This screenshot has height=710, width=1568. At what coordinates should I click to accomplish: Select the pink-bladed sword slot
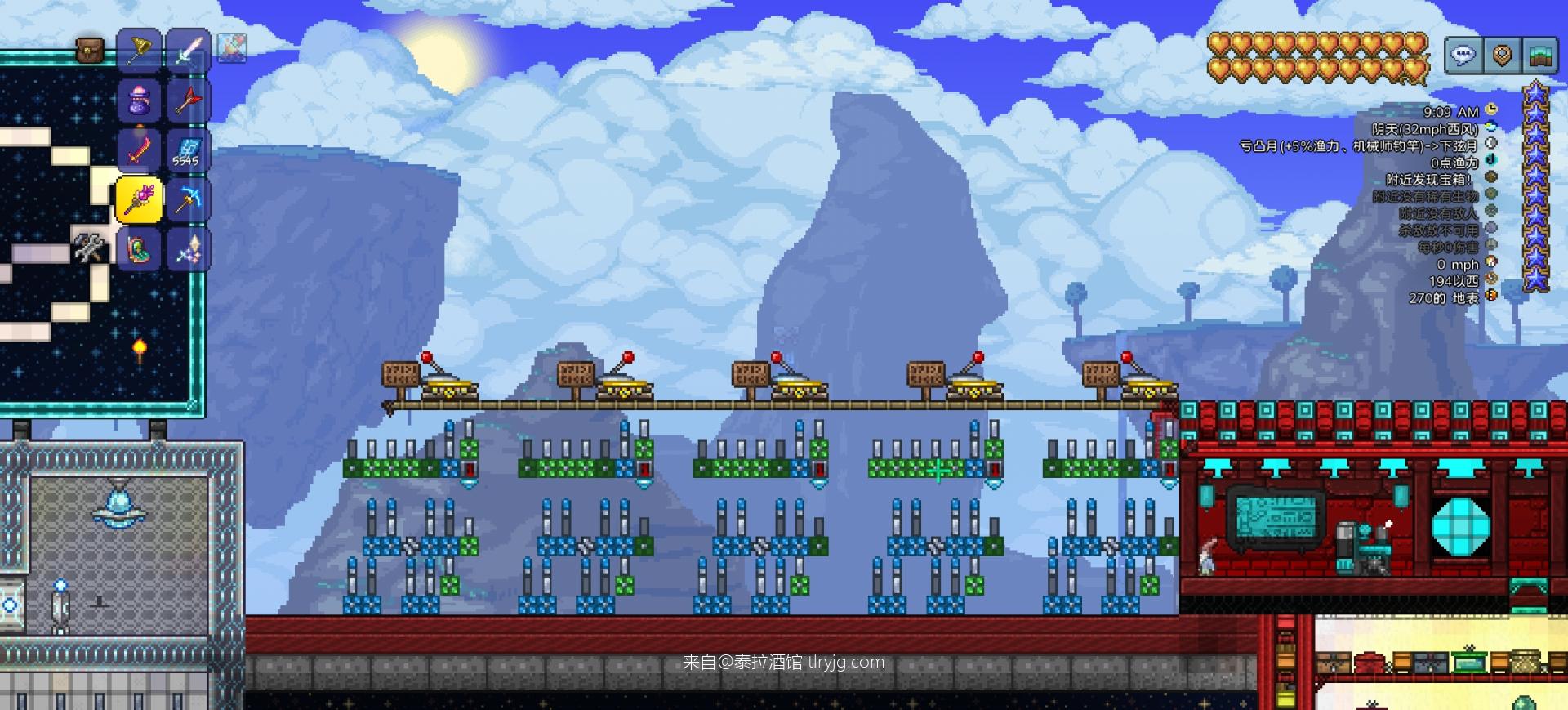(x=188, y=51)
